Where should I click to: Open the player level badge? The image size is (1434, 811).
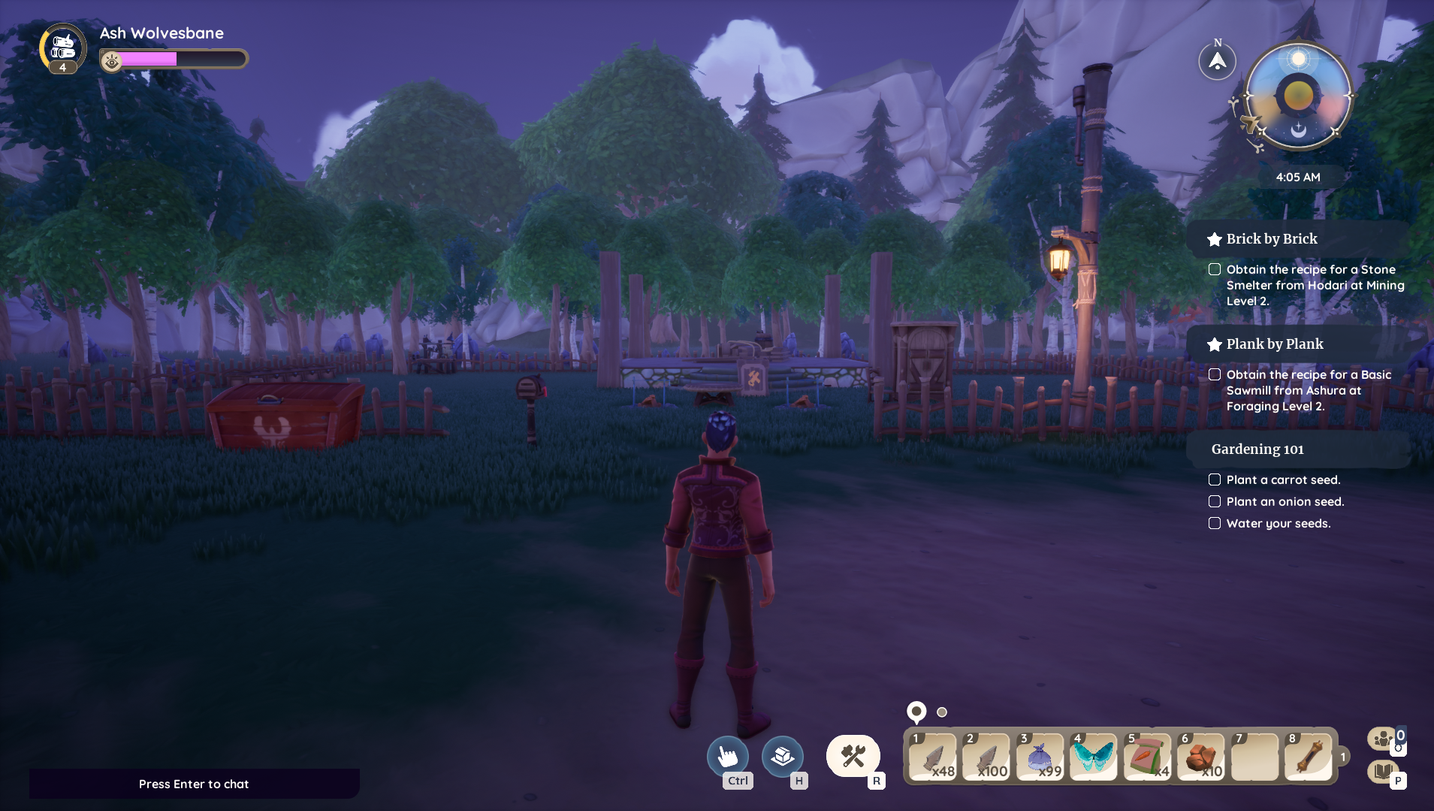point(63,50)
